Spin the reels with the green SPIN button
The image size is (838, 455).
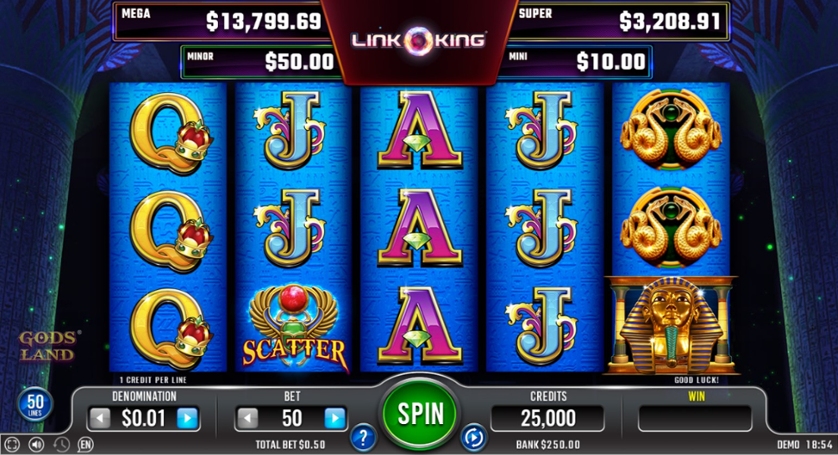pyautogui.click(x=419, y=412)
